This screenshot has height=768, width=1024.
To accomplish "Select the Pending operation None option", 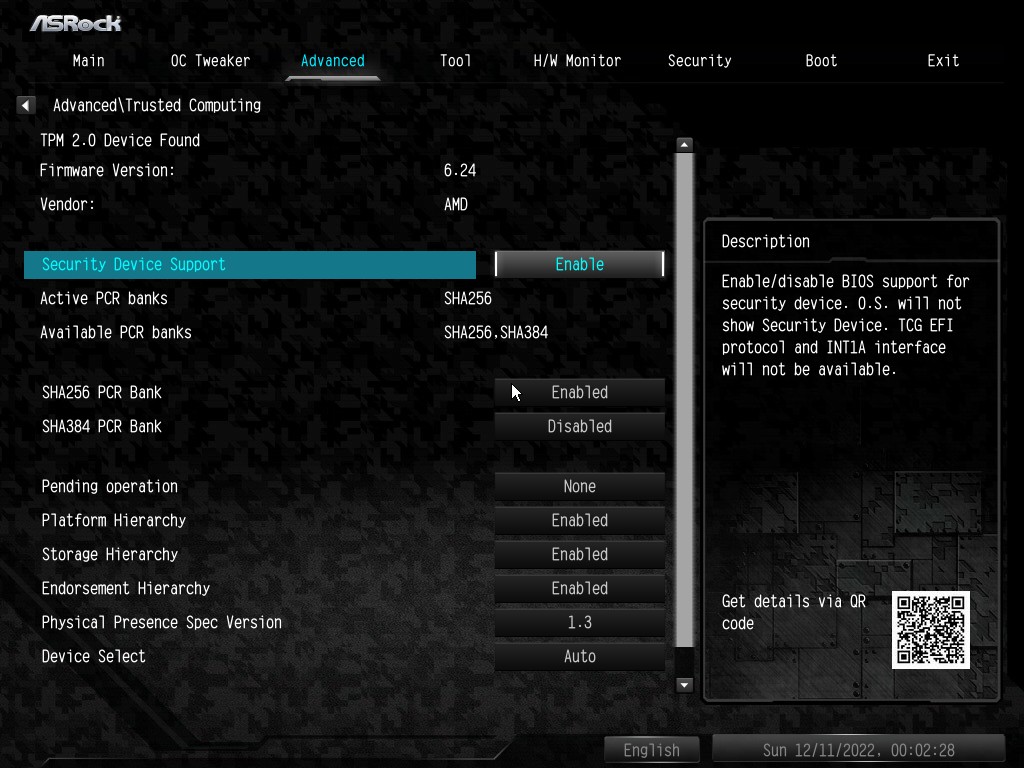I will (x=579, y=487).
